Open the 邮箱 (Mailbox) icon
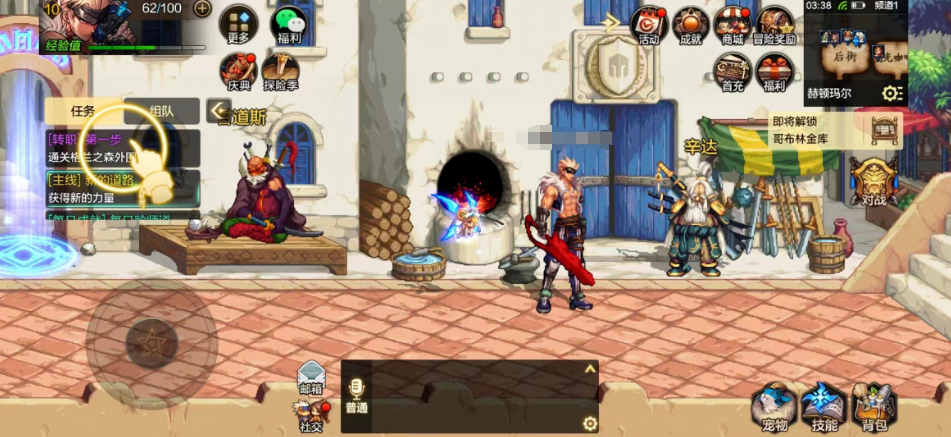The image size is (951, 437). 311,374
